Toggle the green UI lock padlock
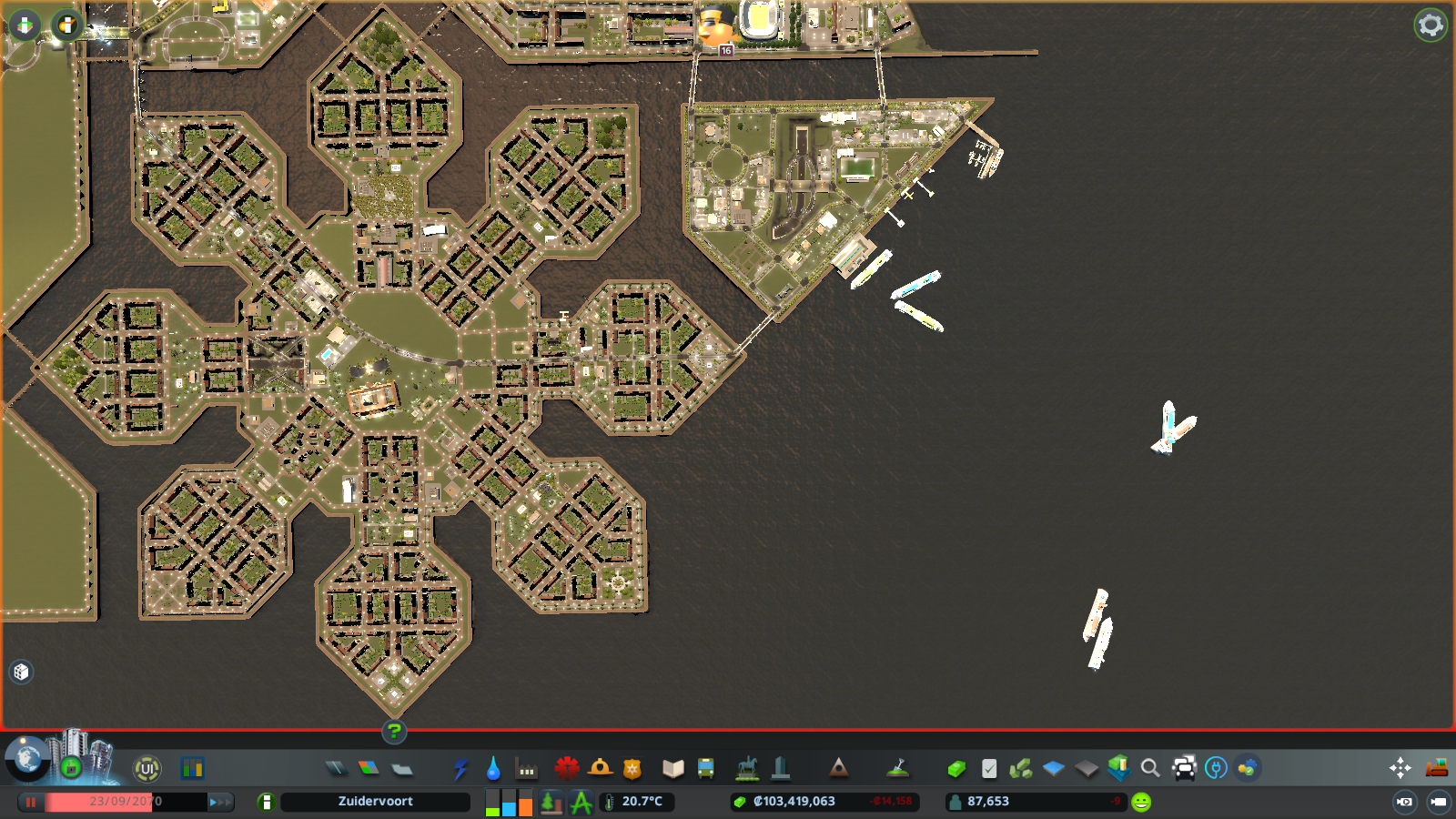Image resolution: width=1456 pixels, height=819 pixels. point(71,769)
